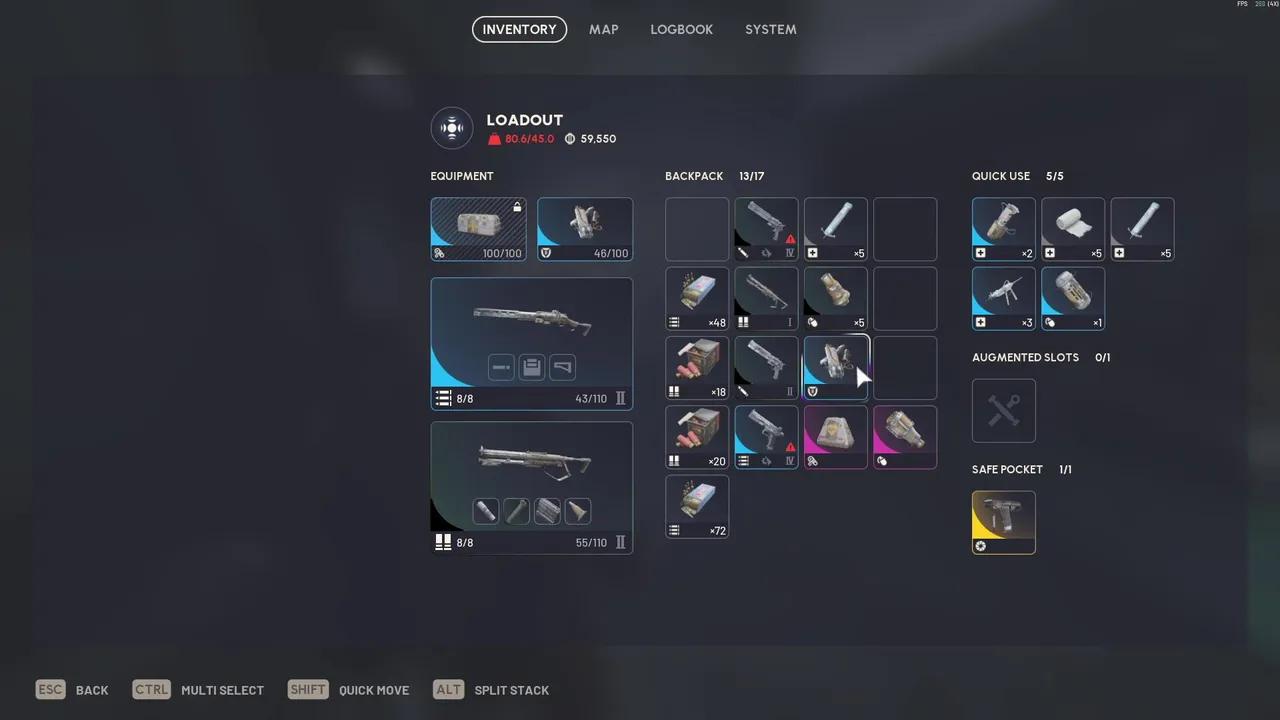Choose the second equipped weapon at 55/110
This screenshot has height=720, width=1280.
[x=531, y=487]
